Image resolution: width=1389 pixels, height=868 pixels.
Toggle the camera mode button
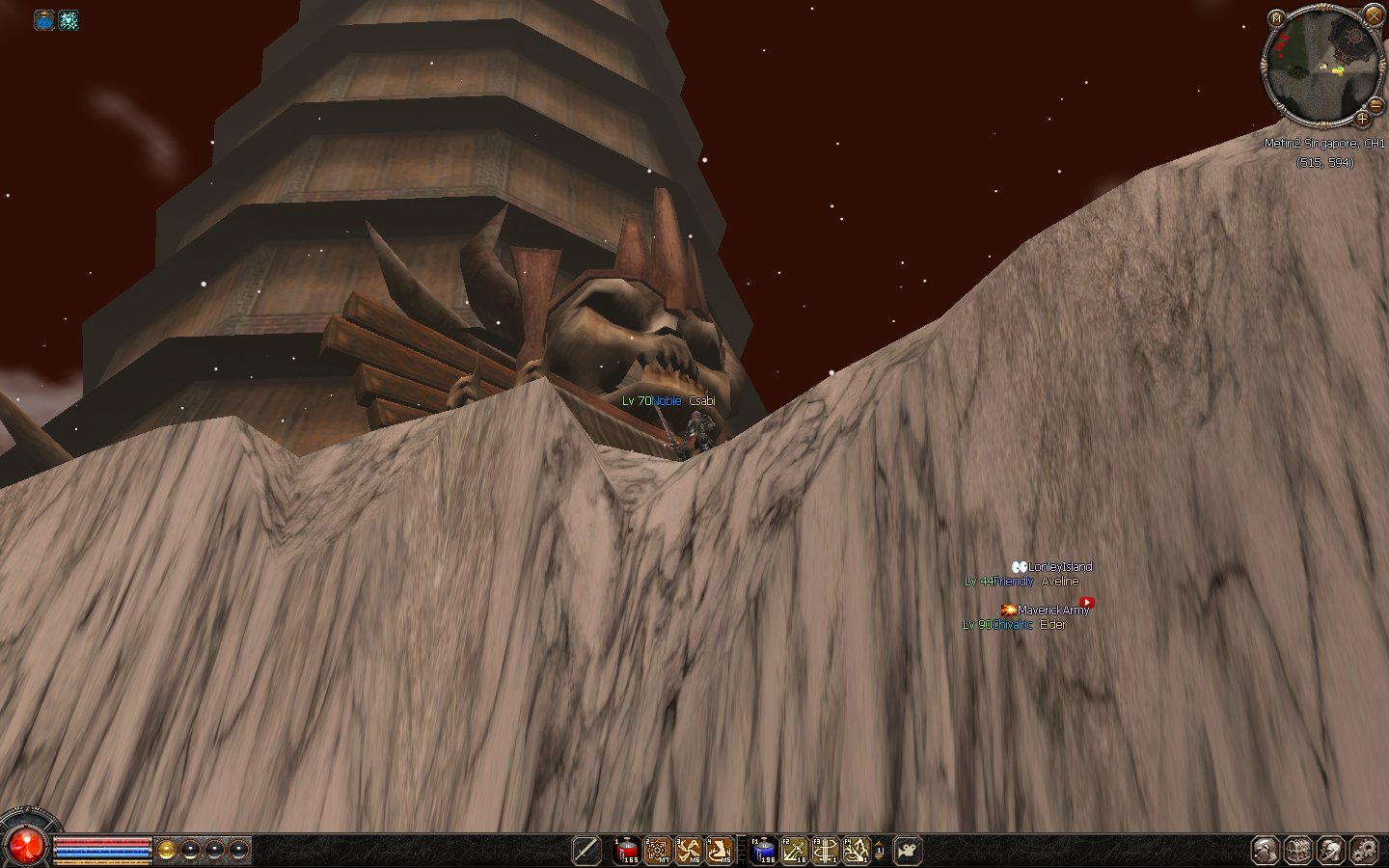907,850
